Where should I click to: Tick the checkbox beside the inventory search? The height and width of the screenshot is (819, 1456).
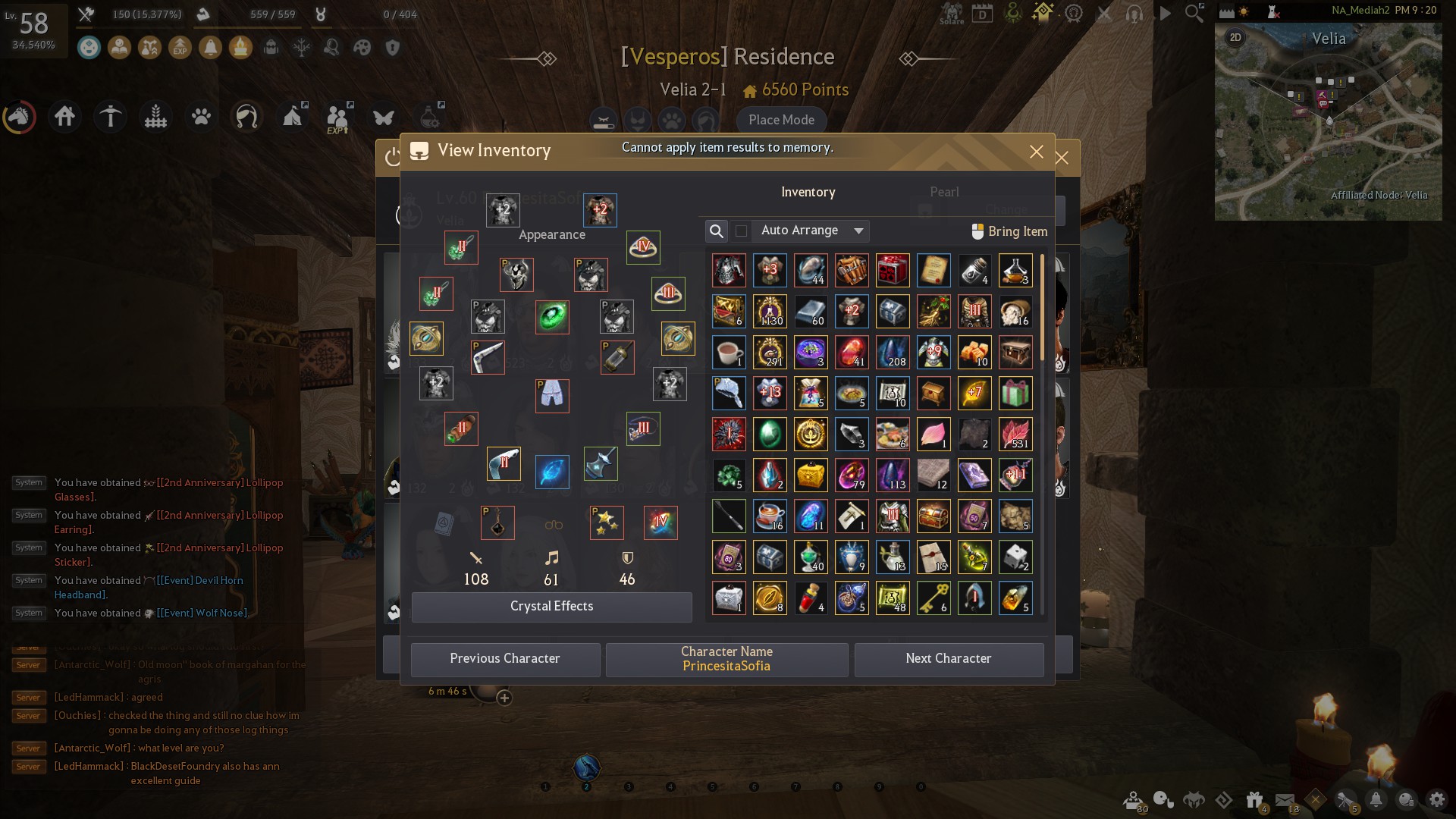click(x=741, y=231)
